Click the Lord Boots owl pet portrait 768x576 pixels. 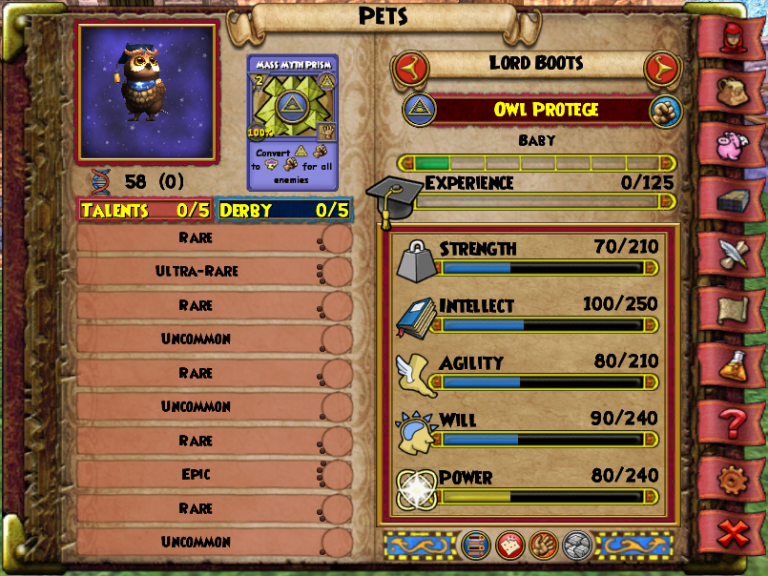[147, 92]
